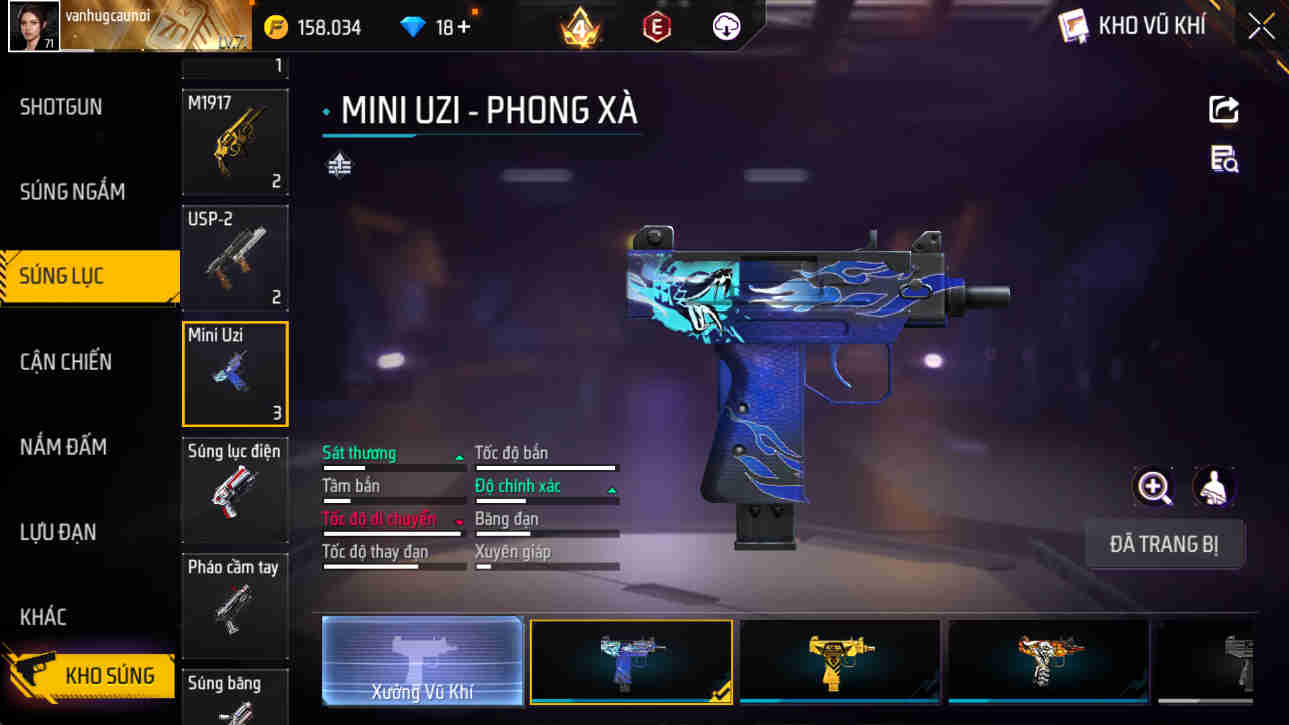
Task: Switch to the SHOTGUN category
Action: click(62, 107)
